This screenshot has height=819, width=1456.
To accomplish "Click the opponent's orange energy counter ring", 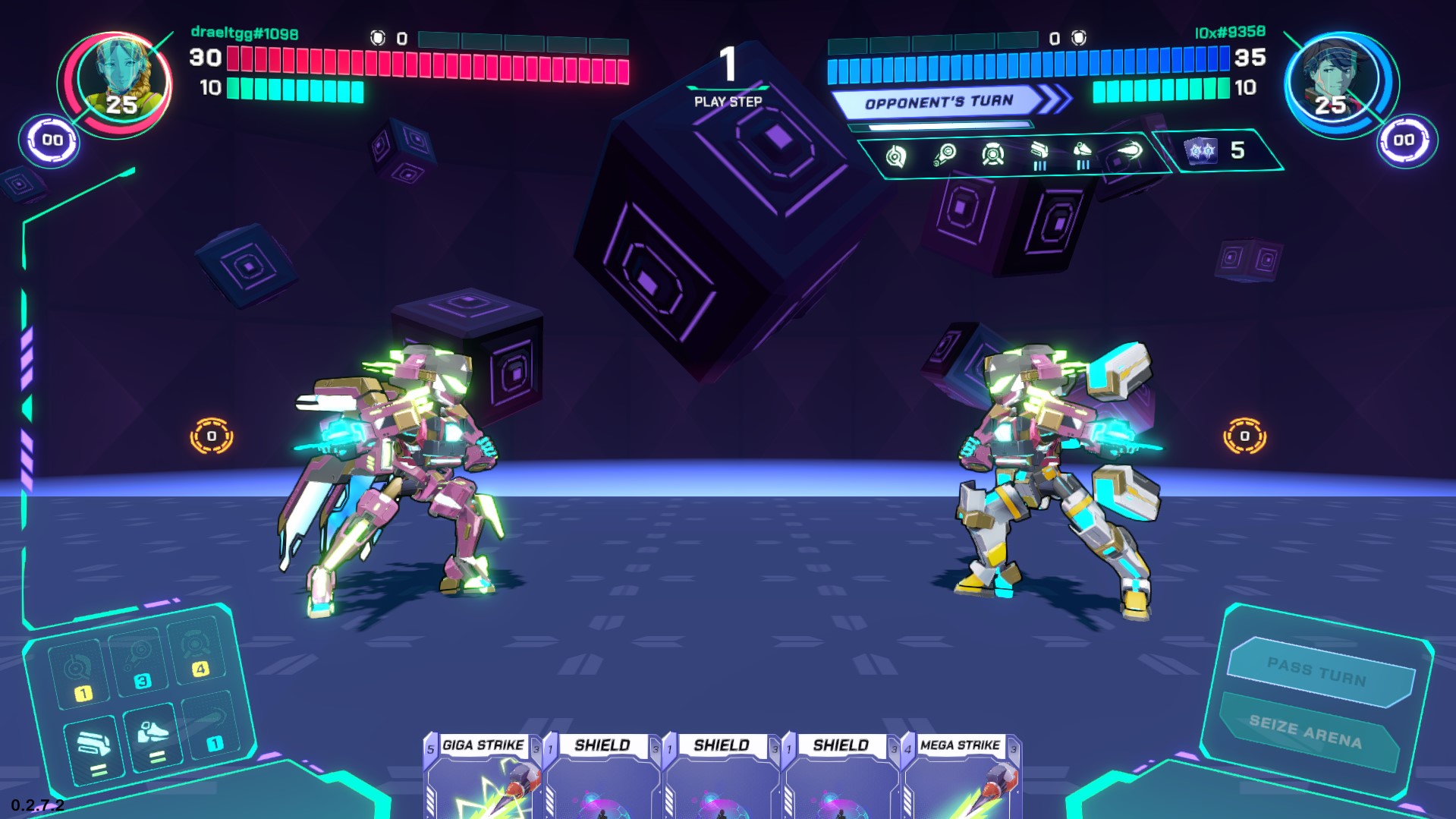I will [x=1244, y=436].
